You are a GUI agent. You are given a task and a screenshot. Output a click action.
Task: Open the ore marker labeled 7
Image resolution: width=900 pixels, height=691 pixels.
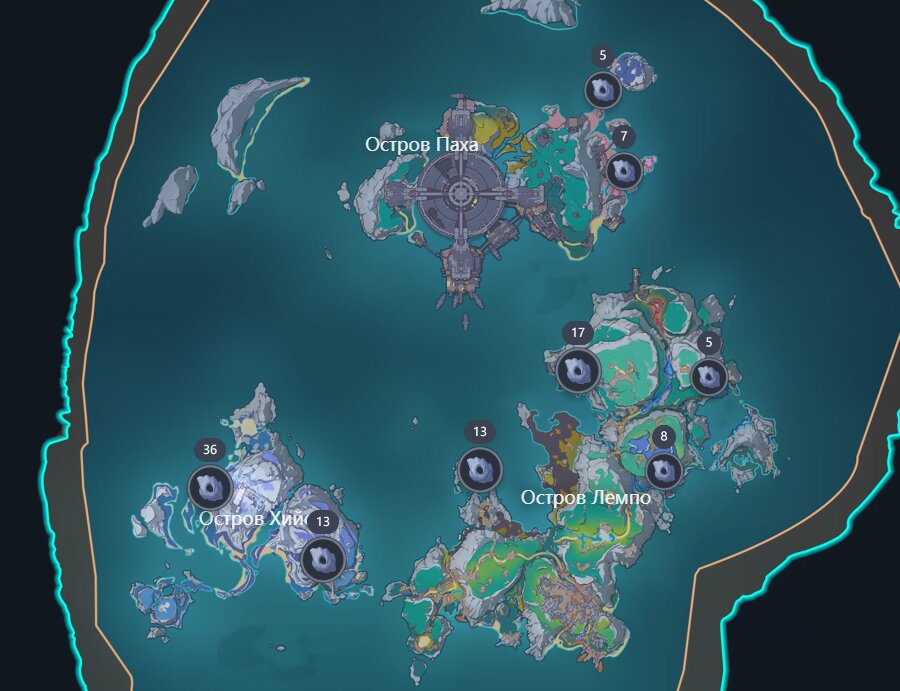(x=624, y=171)
